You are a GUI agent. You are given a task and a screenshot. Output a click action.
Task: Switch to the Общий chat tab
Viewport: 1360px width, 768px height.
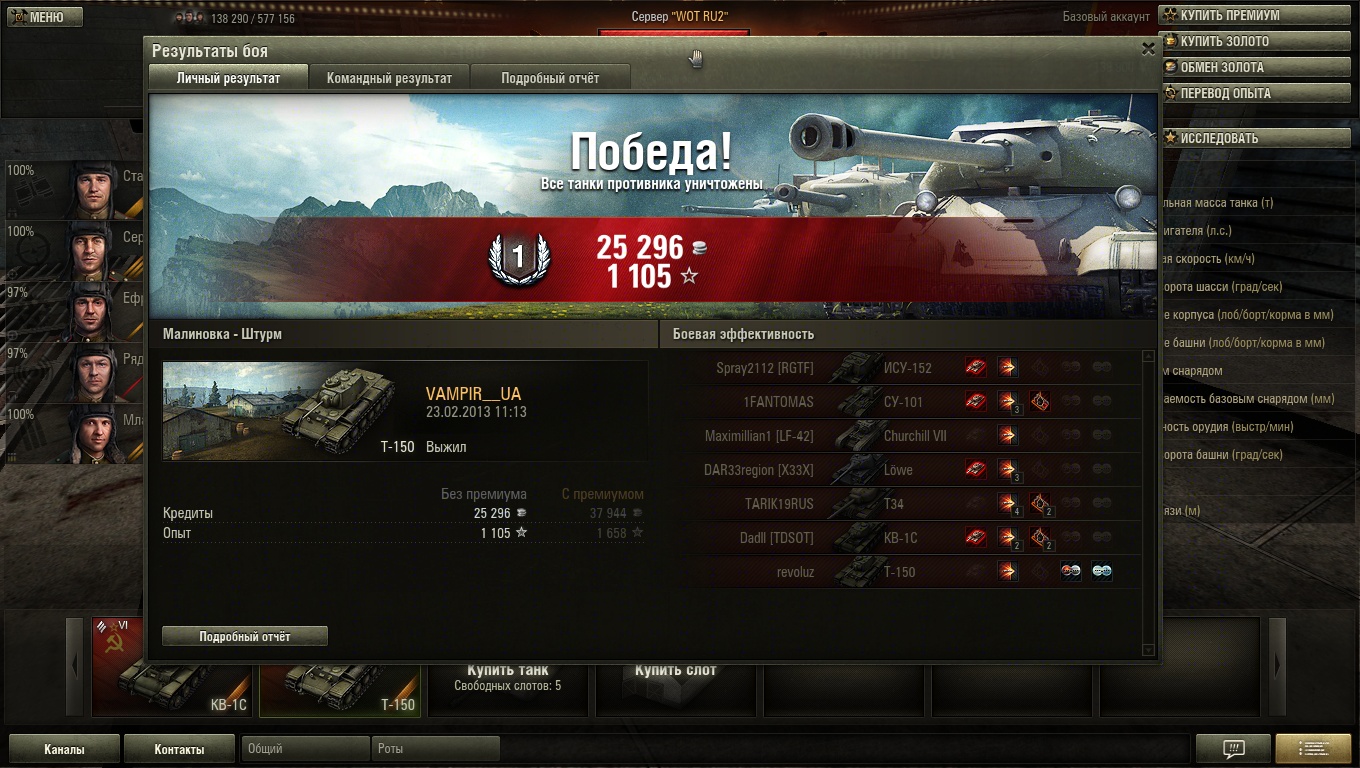305,749
